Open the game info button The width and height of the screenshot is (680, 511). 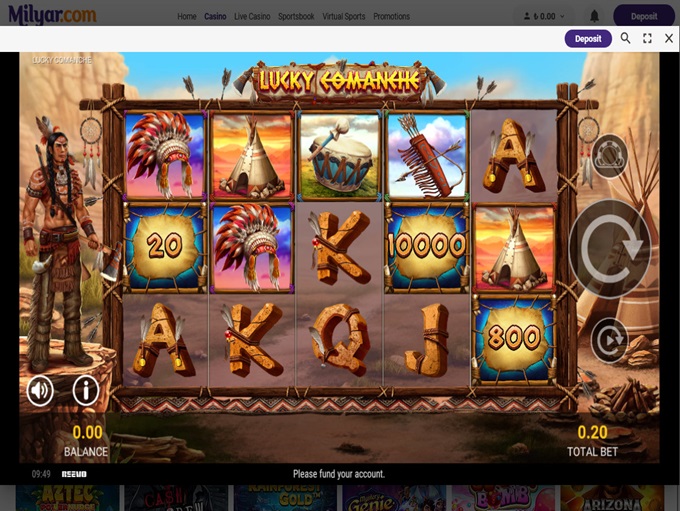point(85,390)
